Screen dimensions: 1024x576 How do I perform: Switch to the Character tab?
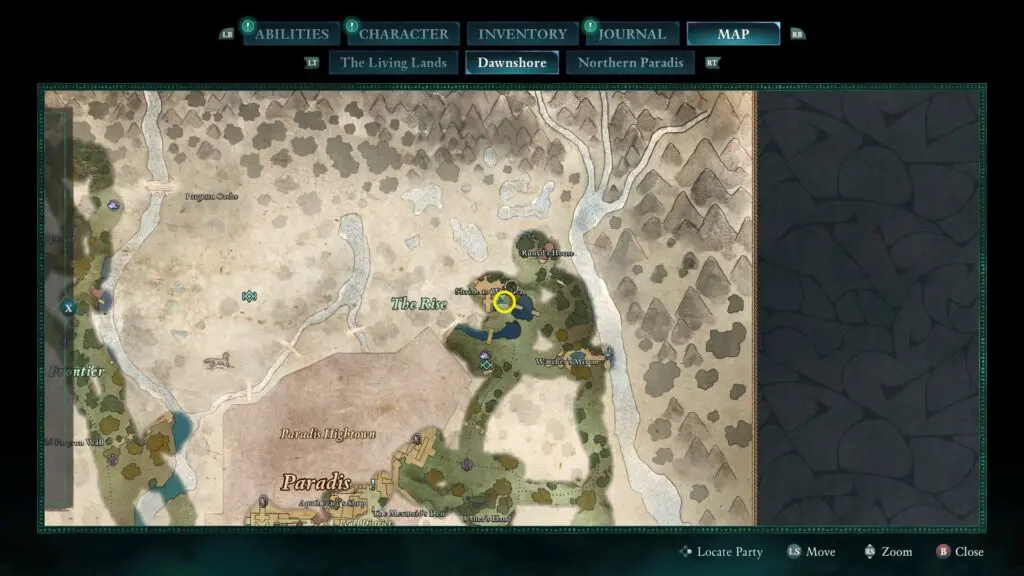click(403, 34)
